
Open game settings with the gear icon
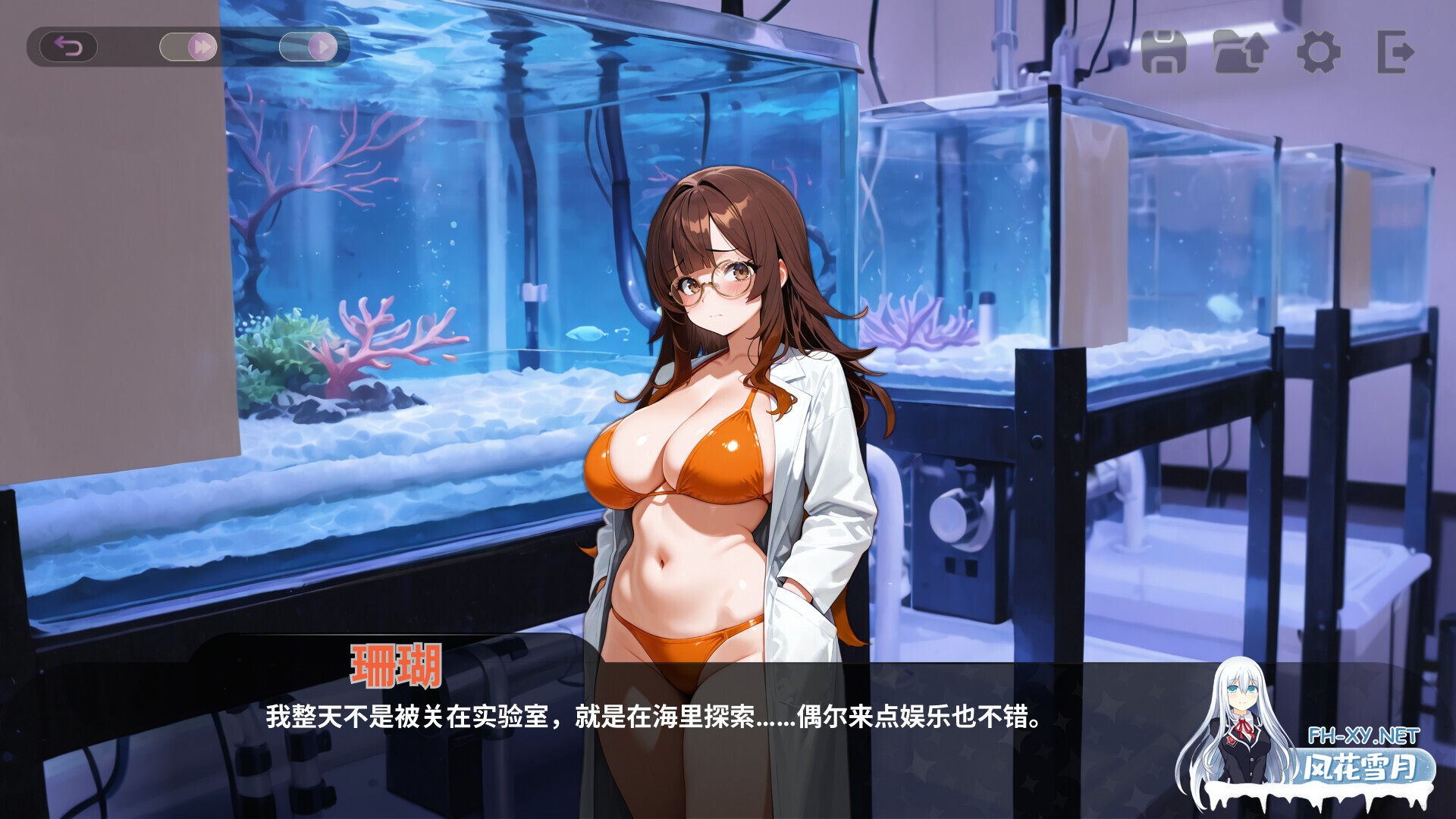[x=1318, y=52]
